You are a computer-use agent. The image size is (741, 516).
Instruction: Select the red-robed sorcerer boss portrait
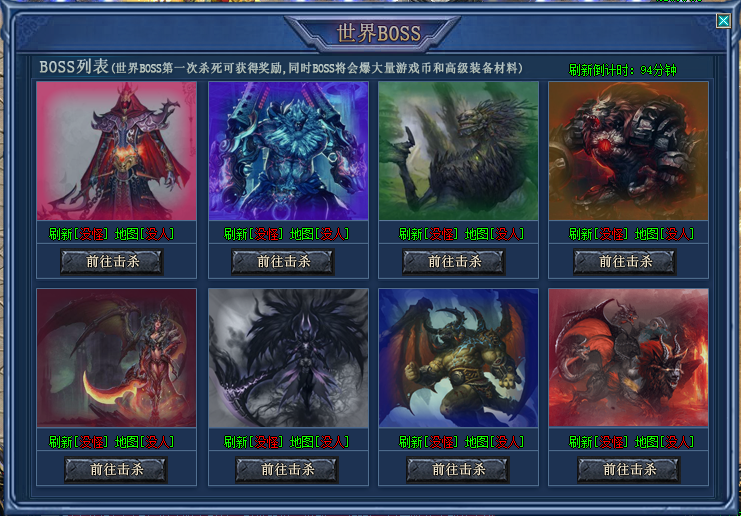point(117,150)
